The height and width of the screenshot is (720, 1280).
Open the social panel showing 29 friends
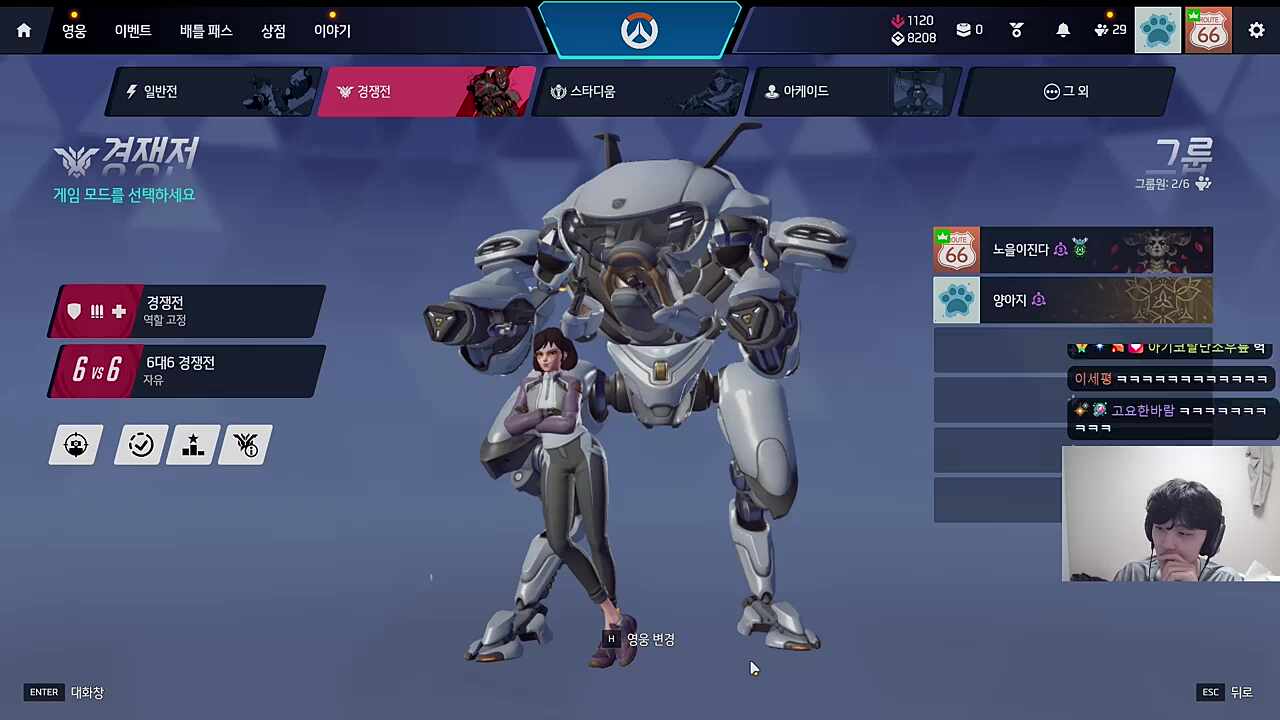tap(1104, 30)
